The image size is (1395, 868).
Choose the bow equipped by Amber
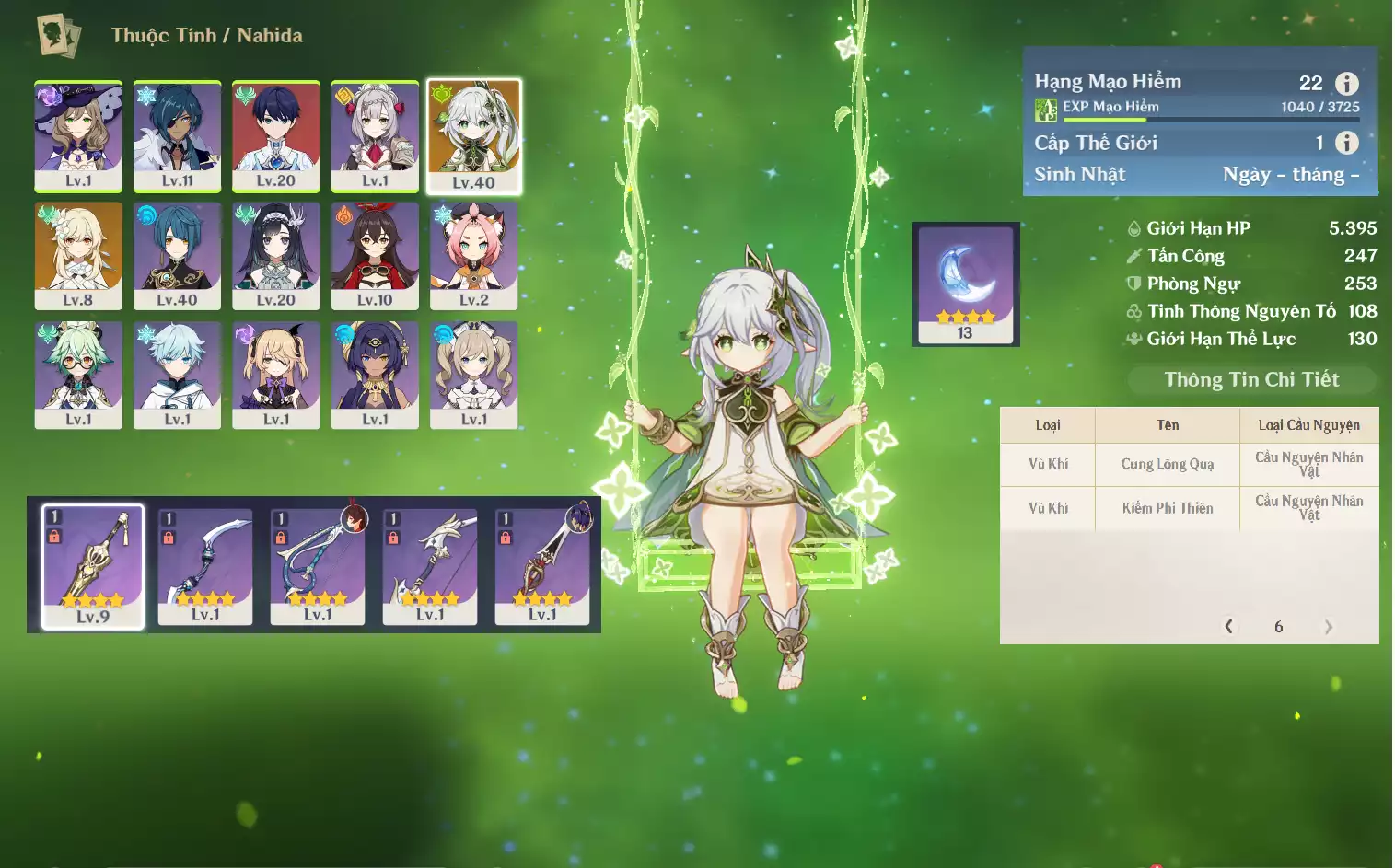tap(318, 565)
